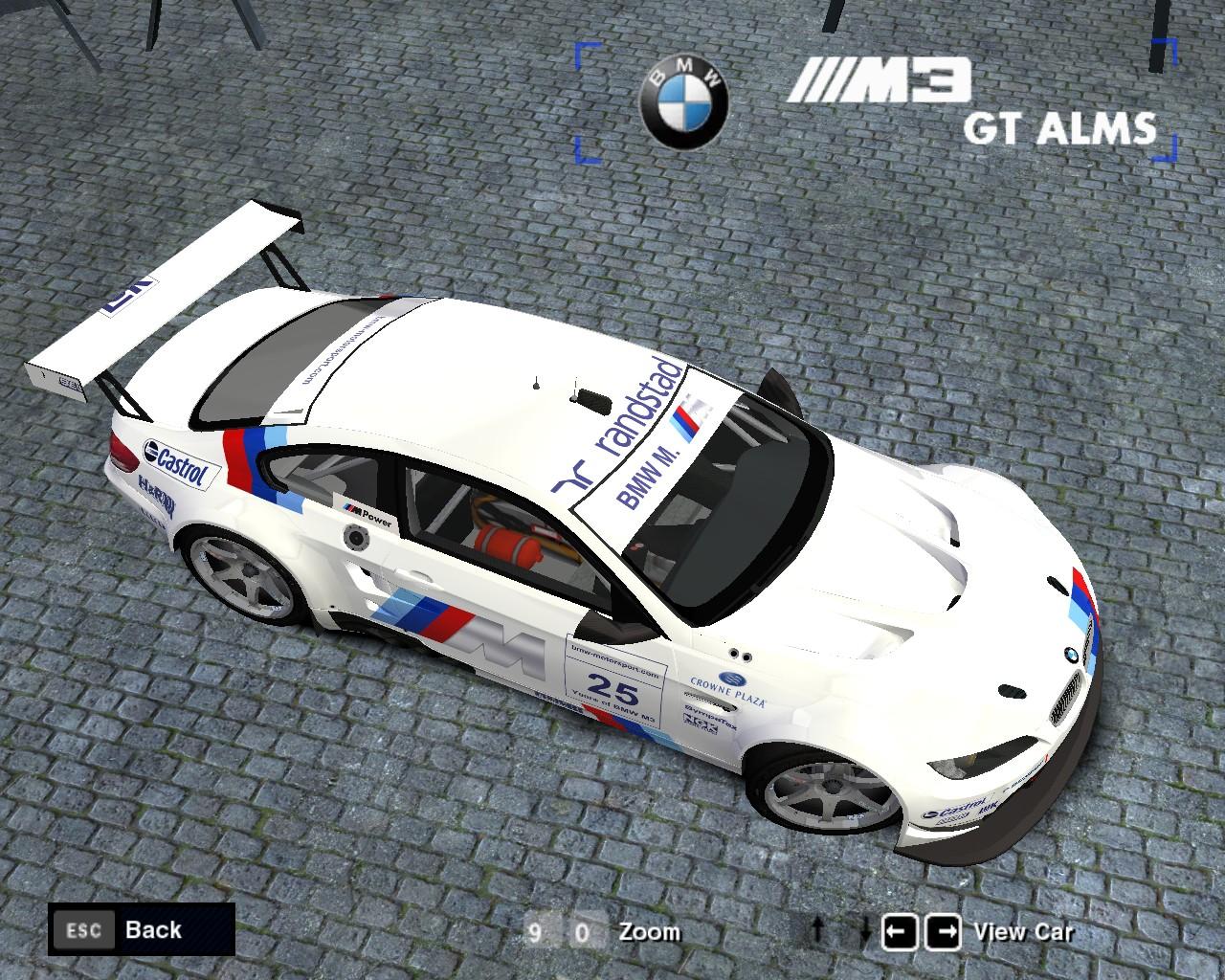This screenshot has width=1225, height=980.
Task: Go back with the Back button
Action: 142,930
